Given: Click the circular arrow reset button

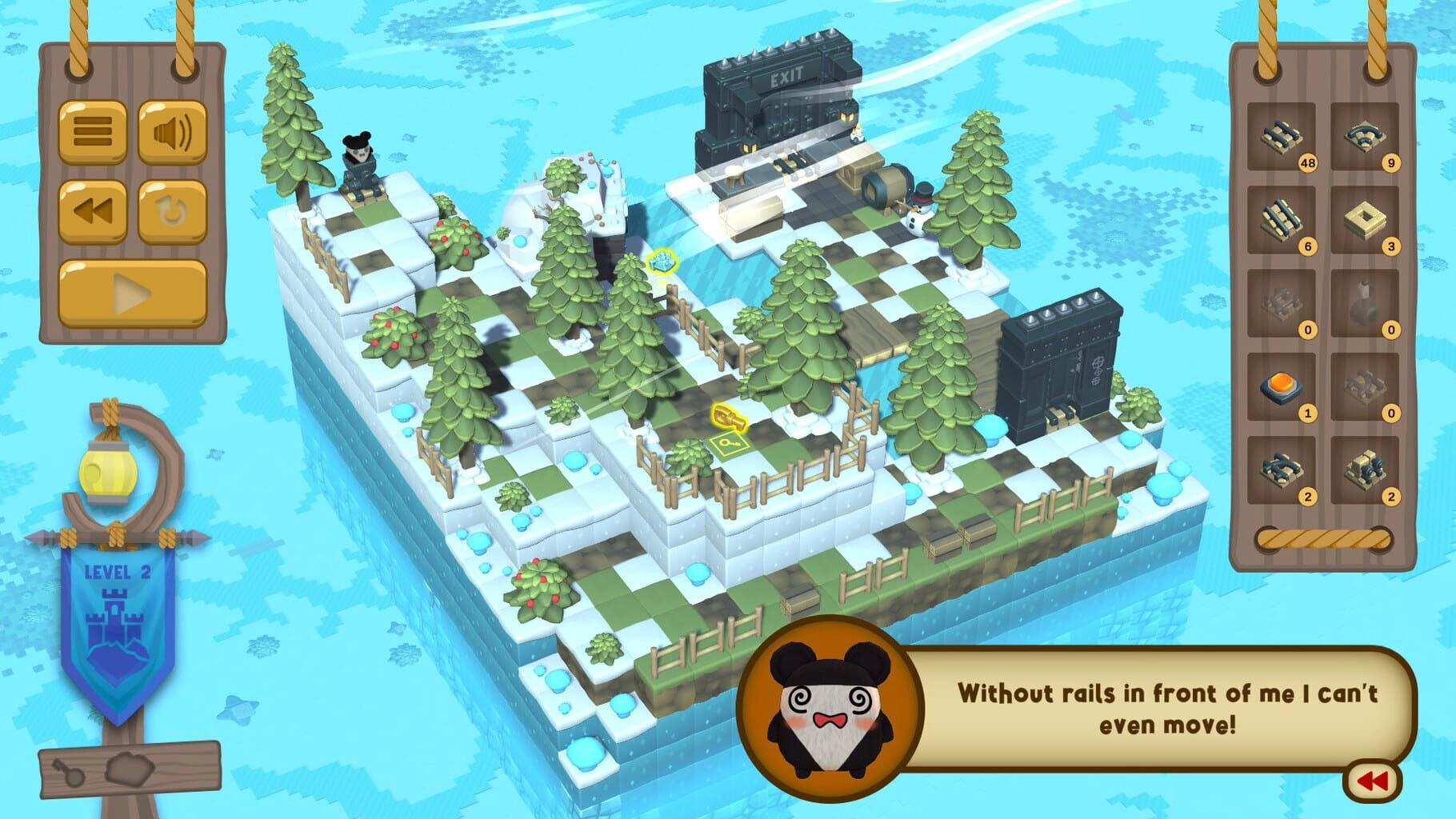Looking at the screenshot, I should tap(172, 212).
